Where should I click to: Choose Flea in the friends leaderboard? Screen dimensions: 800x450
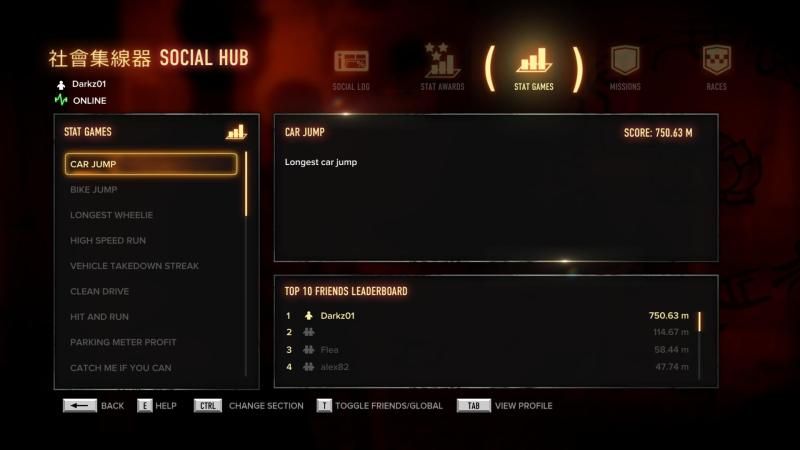tap(488, 350)
